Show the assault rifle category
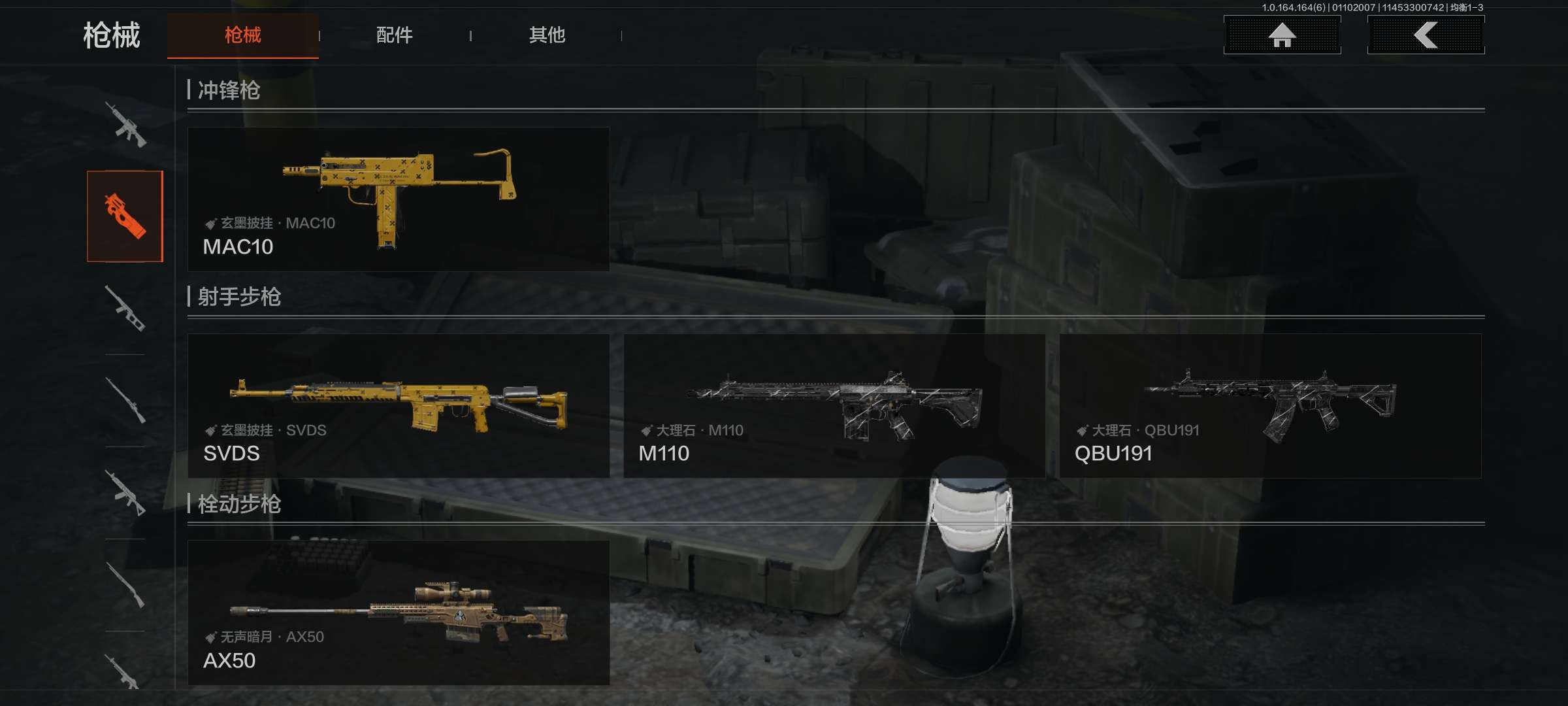This screenshot has width=1568, height=706. point(125,124)
